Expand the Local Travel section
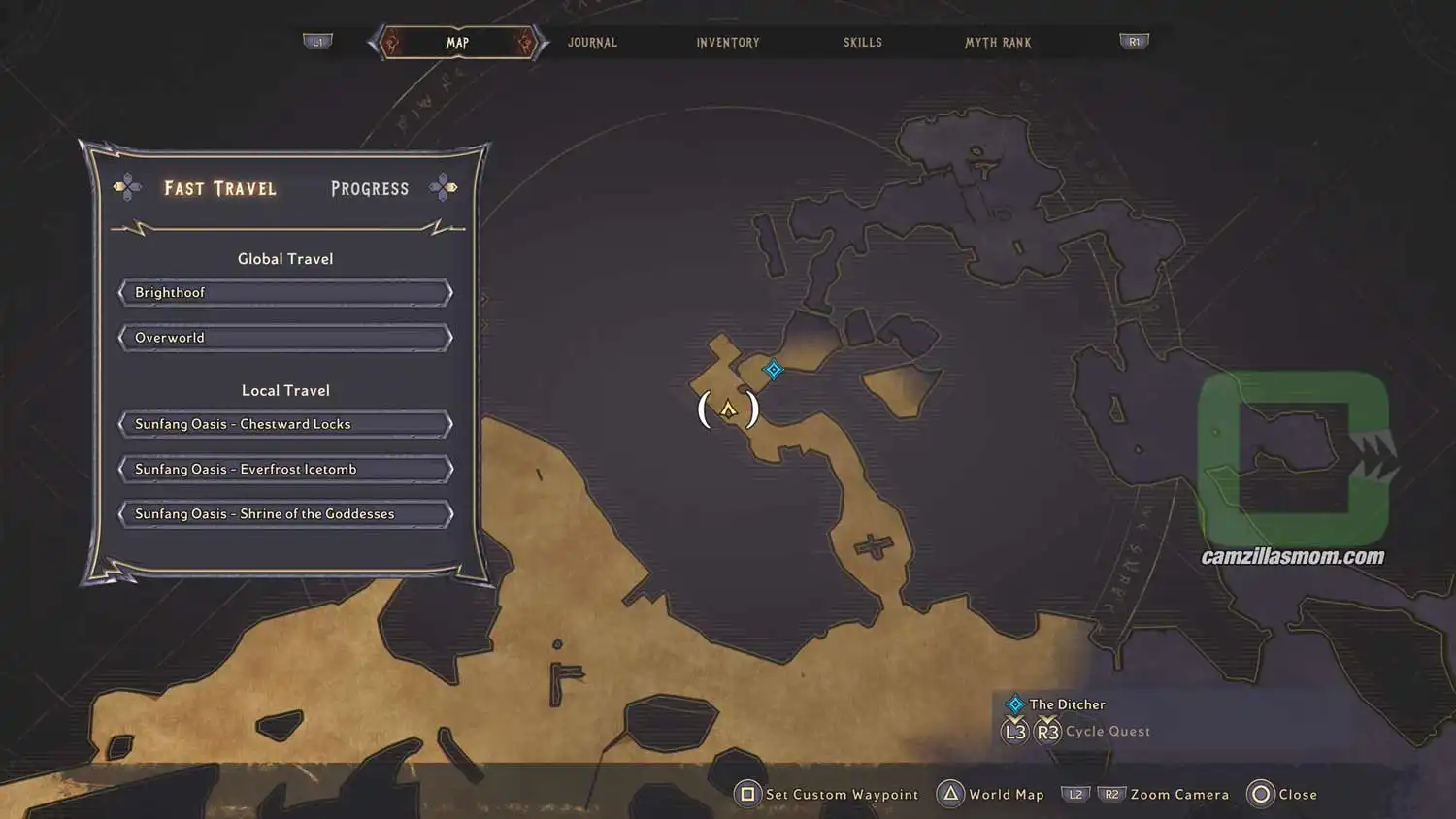 pos(285,390)
